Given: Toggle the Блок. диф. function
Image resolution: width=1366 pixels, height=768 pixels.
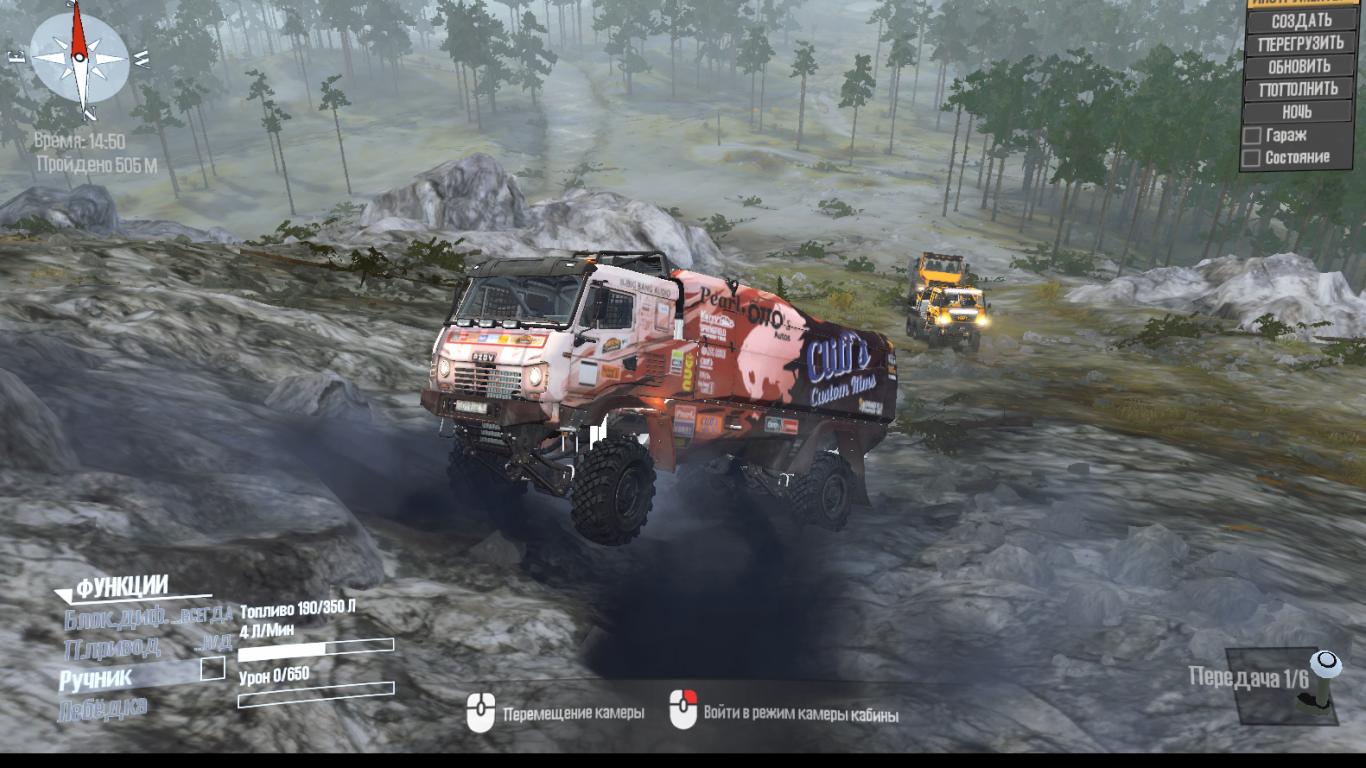Looking at the screenshot, I should point(148,617).
